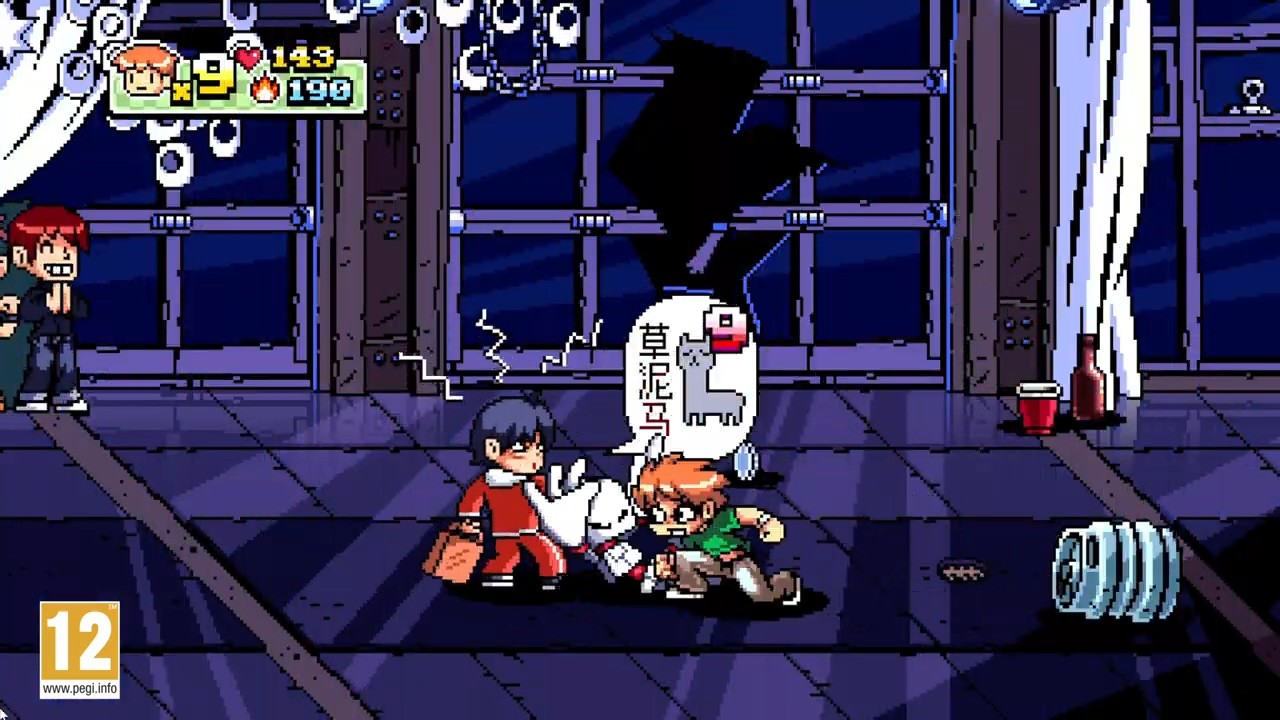Select the red cup on the window ledge
Image resolution: width=1280 pixels, height=720 pixels.
[1036, 407]
